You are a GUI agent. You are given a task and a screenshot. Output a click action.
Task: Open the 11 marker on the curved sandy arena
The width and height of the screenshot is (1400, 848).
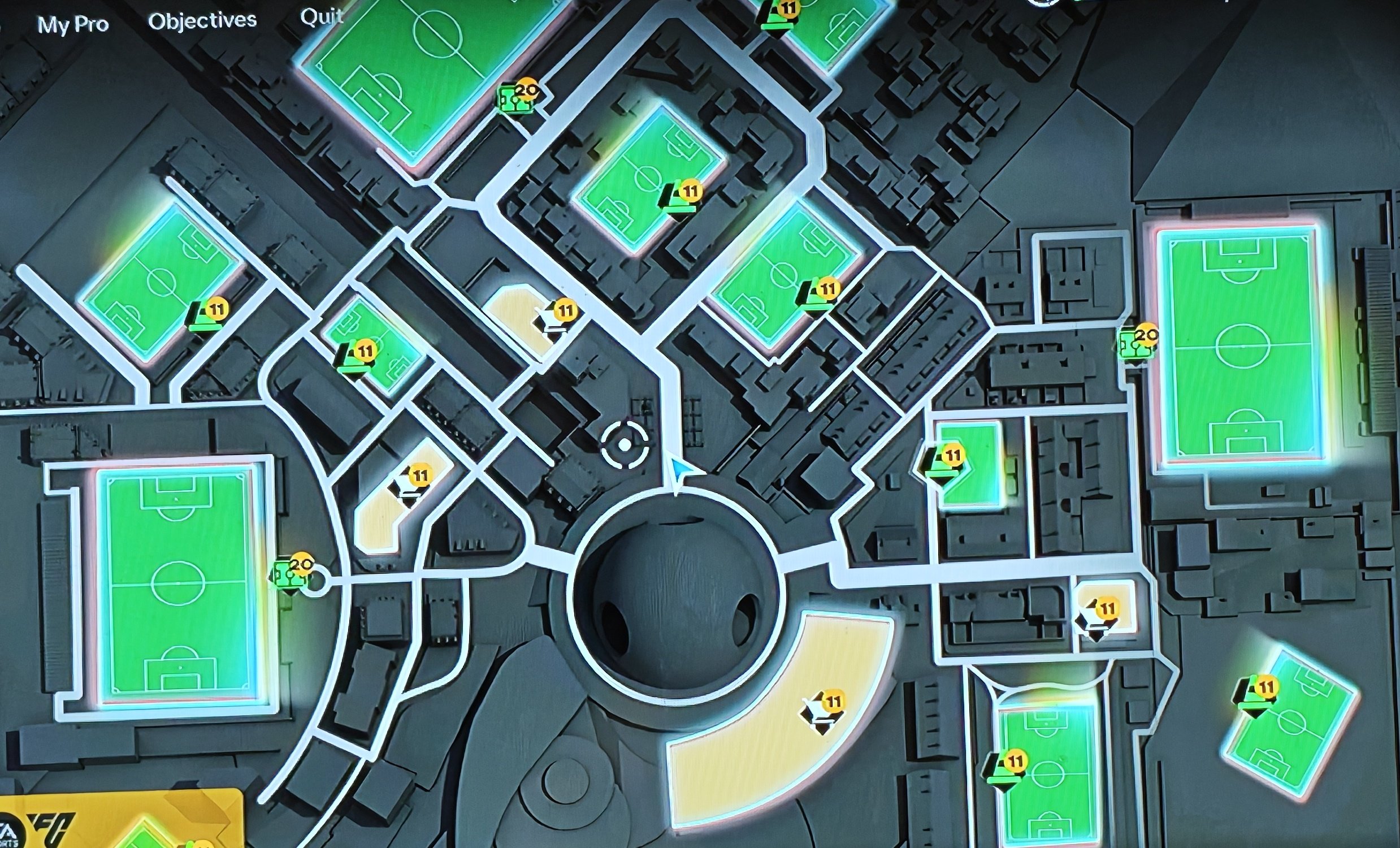833,702
